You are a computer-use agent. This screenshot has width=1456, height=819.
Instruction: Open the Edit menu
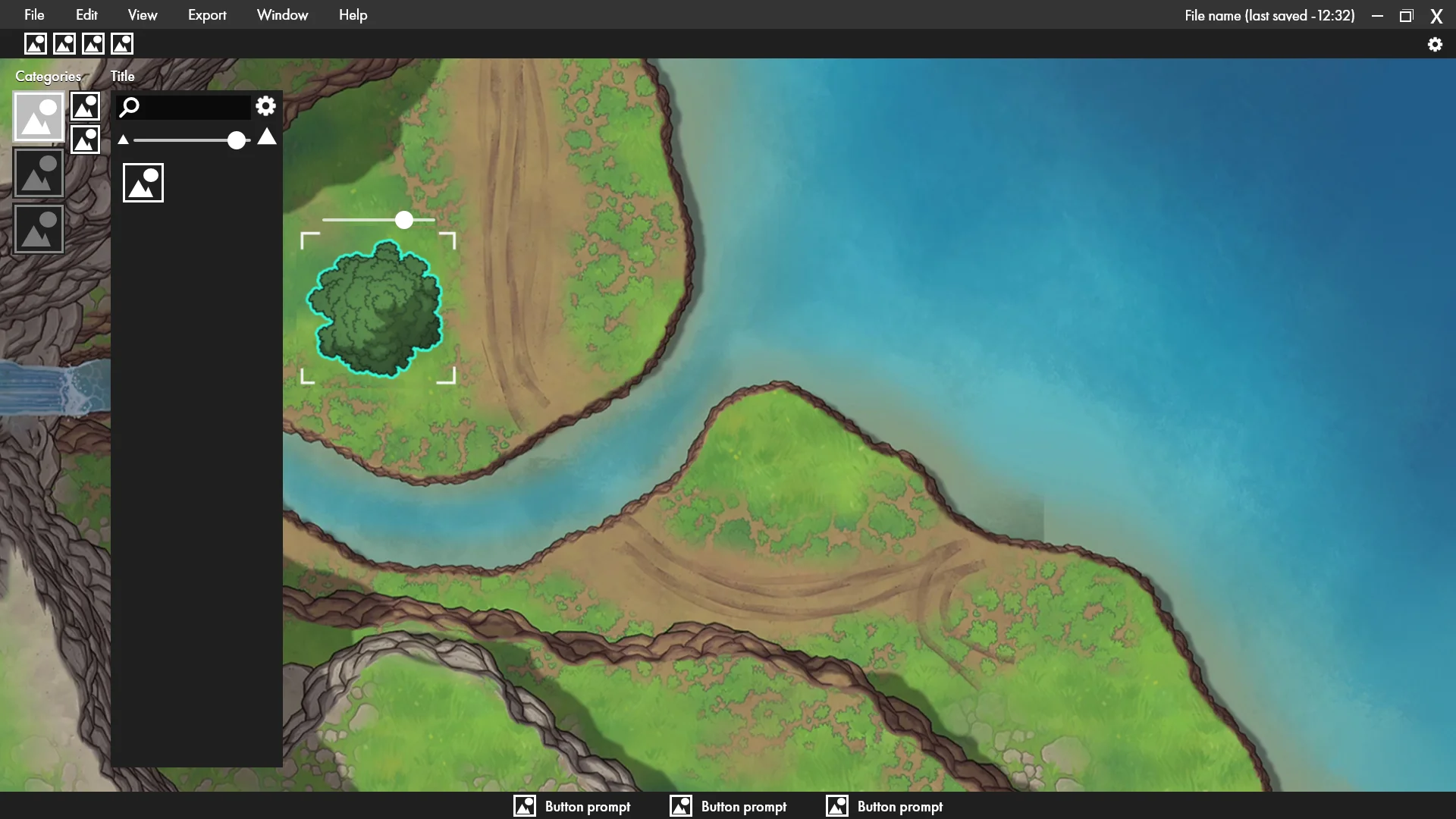coord(86,14)
